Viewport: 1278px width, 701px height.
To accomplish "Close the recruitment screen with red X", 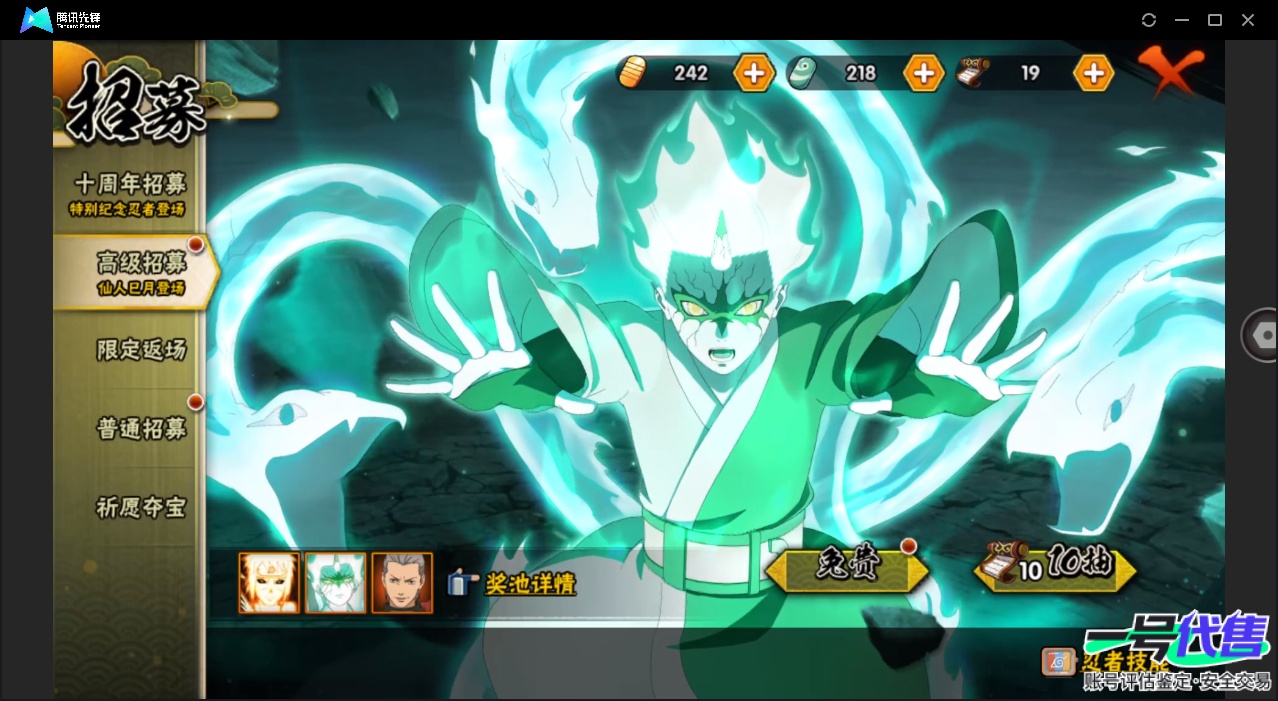I will click(x=1170, y=70).
